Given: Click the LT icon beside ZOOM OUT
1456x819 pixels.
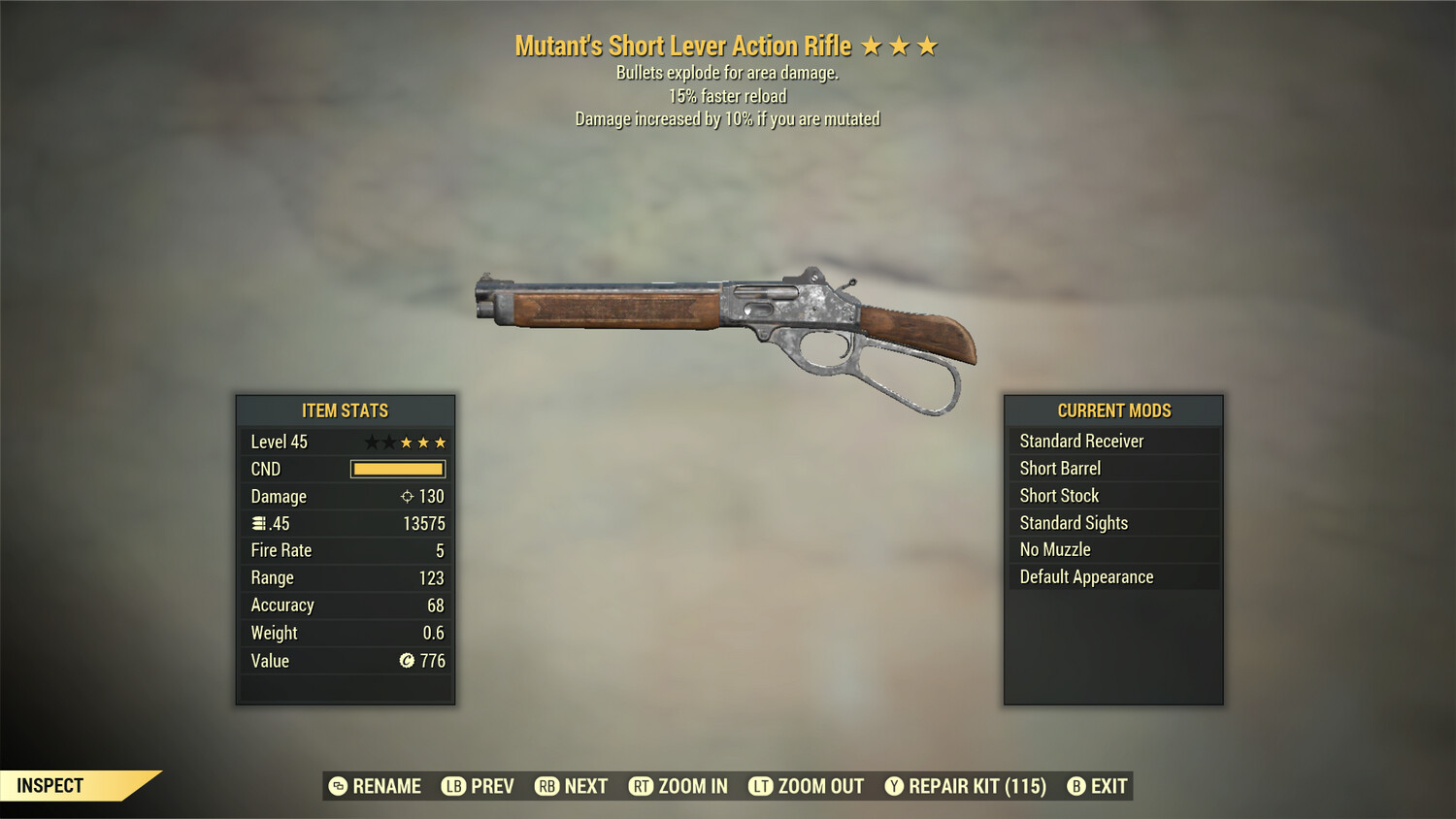Looking at the screenshot, I should (x=761, y=786).
